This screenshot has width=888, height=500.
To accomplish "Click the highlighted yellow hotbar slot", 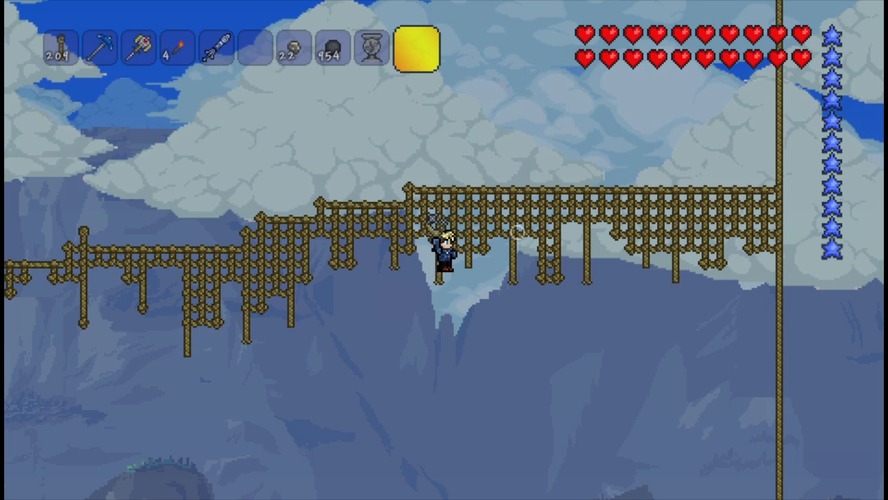I will 416,49.
